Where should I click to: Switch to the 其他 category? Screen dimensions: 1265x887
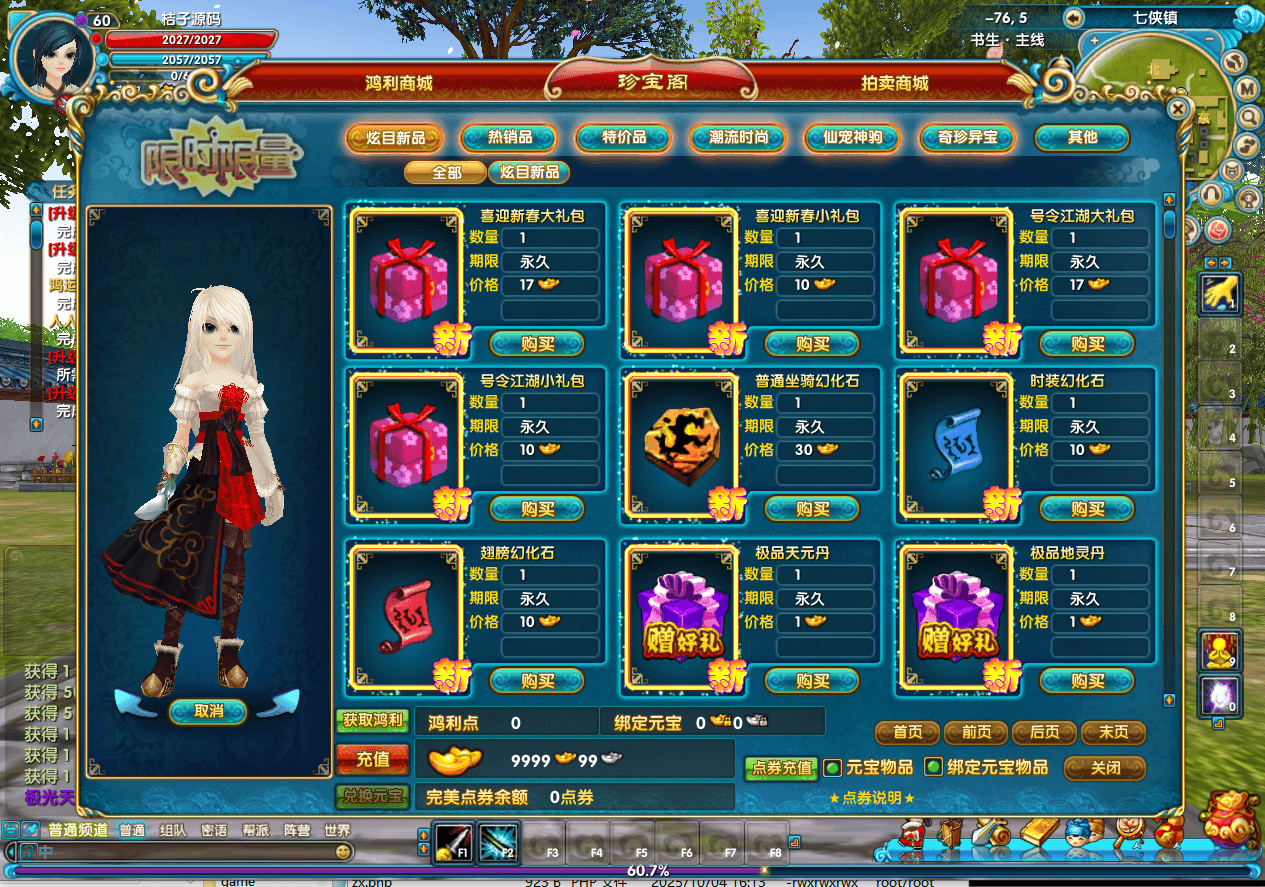tap(1082, 138)
